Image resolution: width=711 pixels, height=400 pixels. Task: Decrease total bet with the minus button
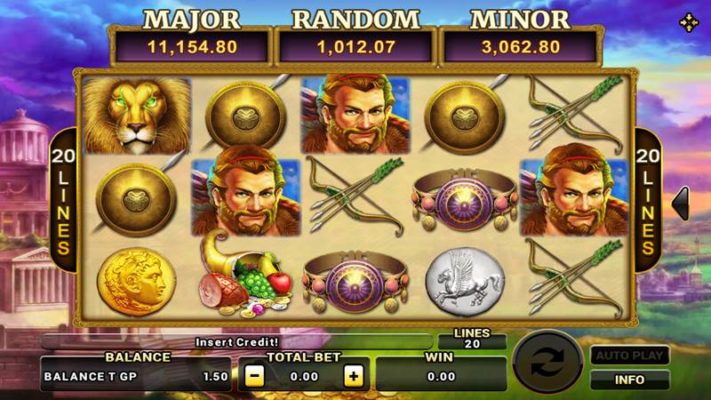coord(254,377)
